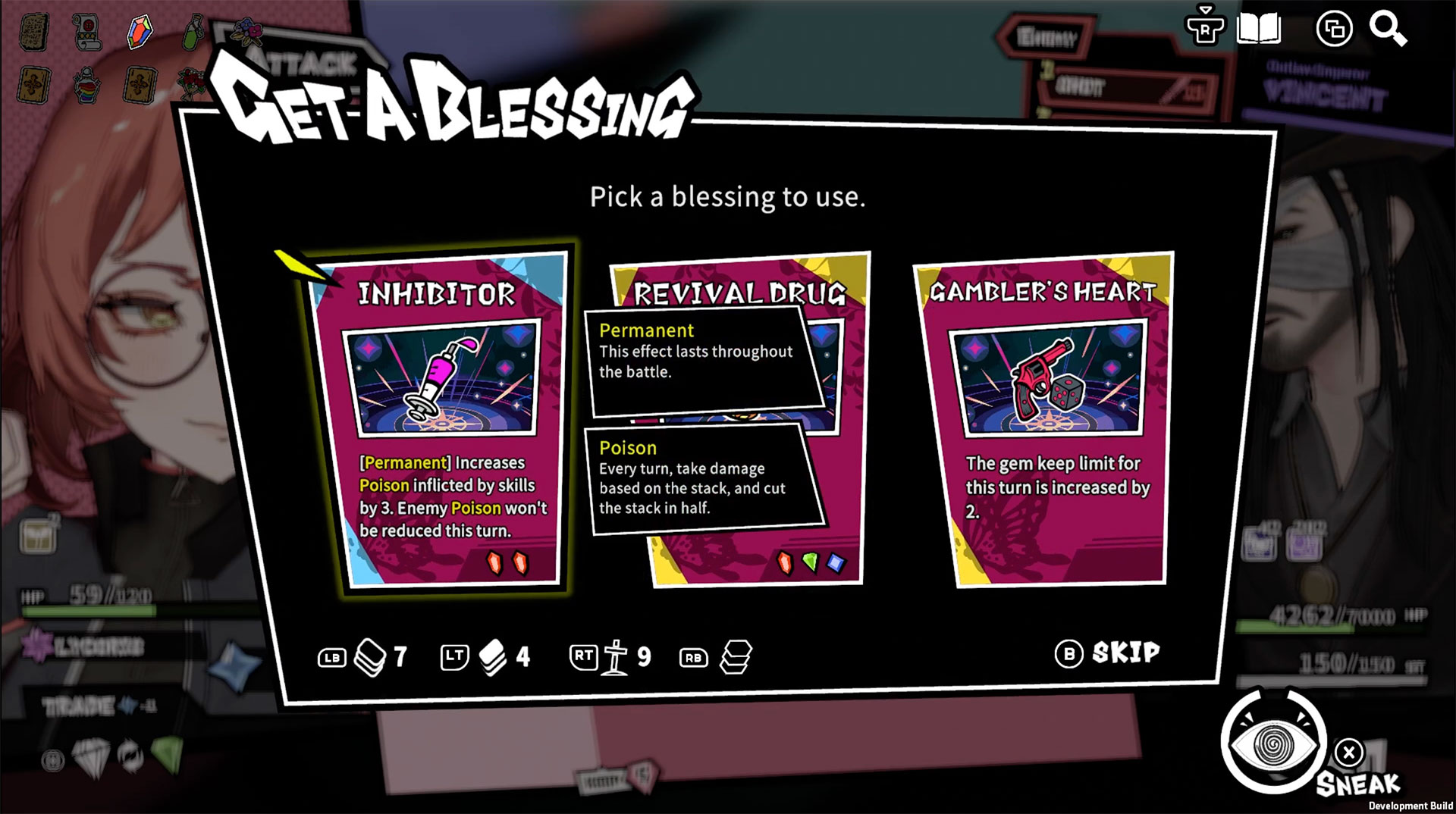View the card pile showing 4
This screenshot has height=814, width=1456.
click(492, 656)
